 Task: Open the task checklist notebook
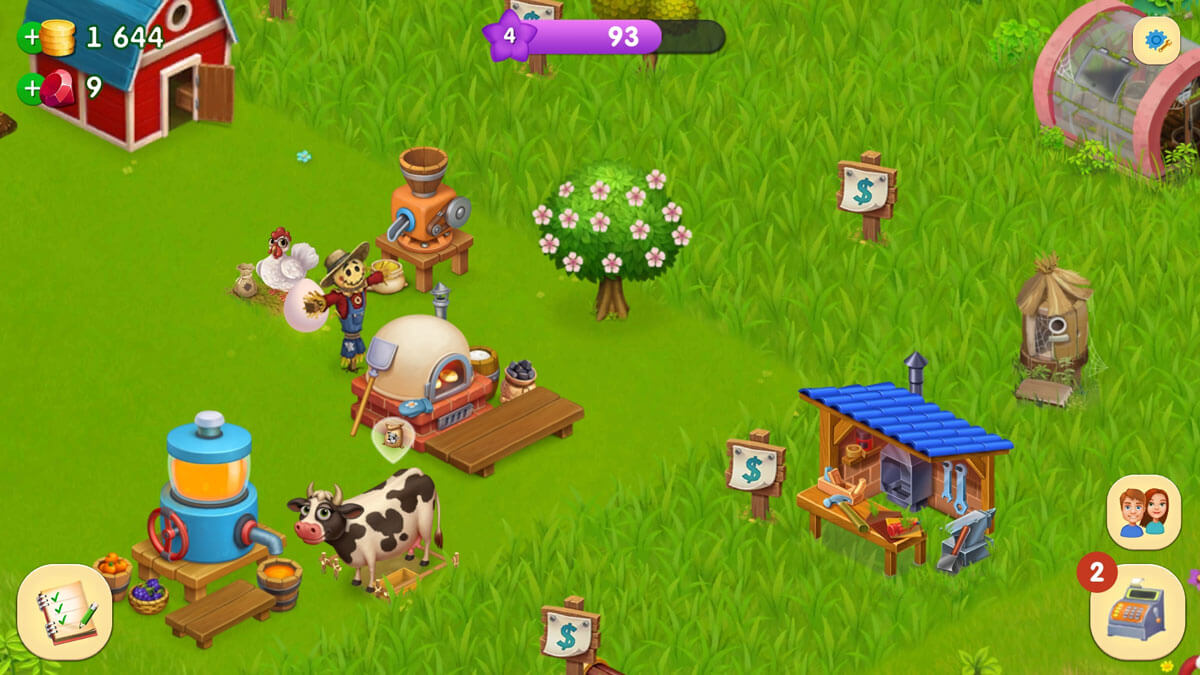pos(65,611)
